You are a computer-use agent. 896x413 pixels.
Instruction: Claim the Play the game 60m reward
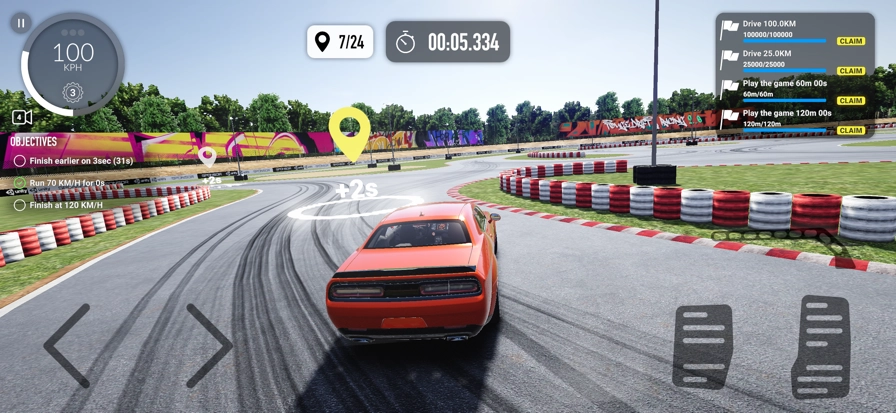(x=851, y=101)
